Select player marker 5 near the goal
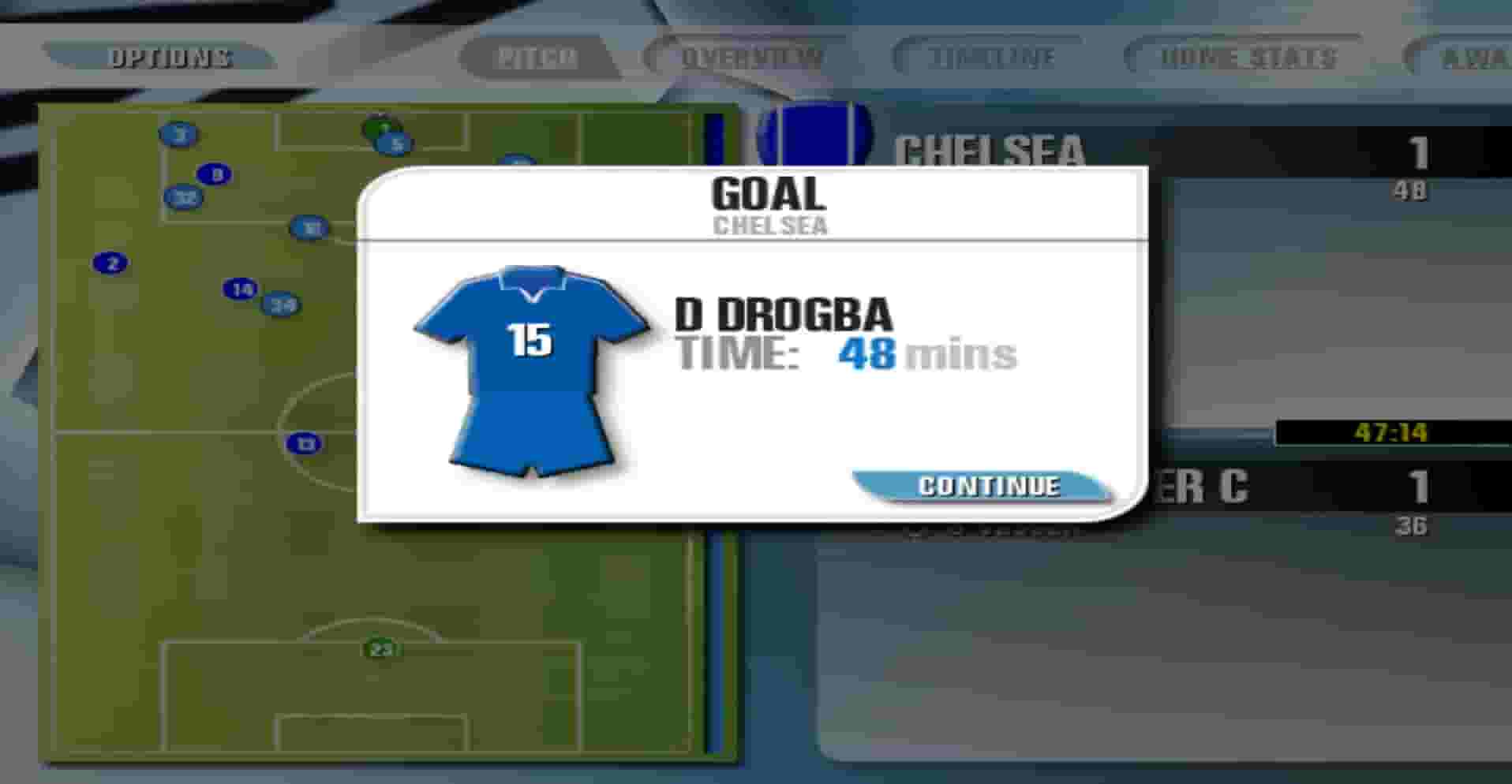1512x784 pixels. [395, 142]
